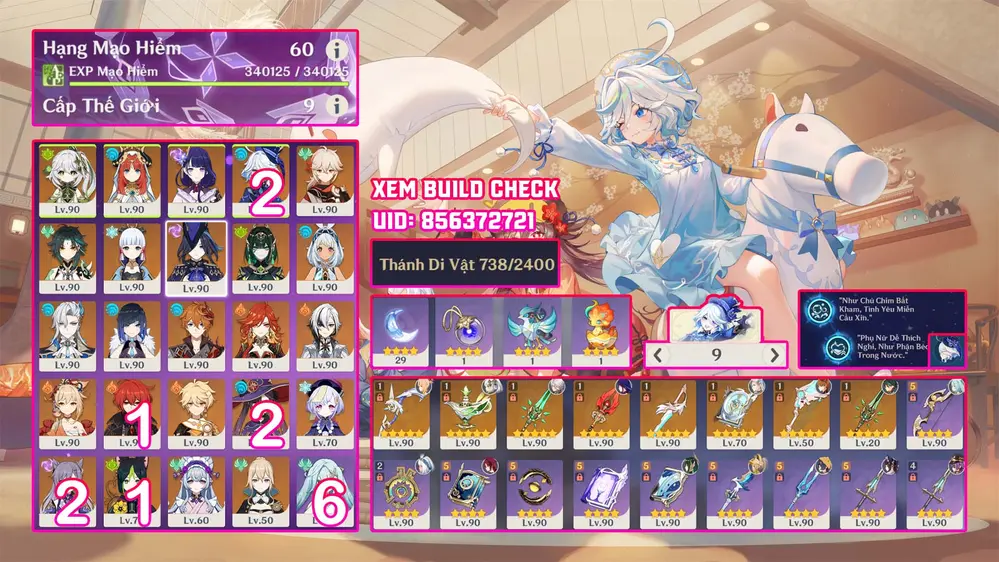Go to the previous character with left arrow
Screen dimensions: 999x562
tap(658, 354)
